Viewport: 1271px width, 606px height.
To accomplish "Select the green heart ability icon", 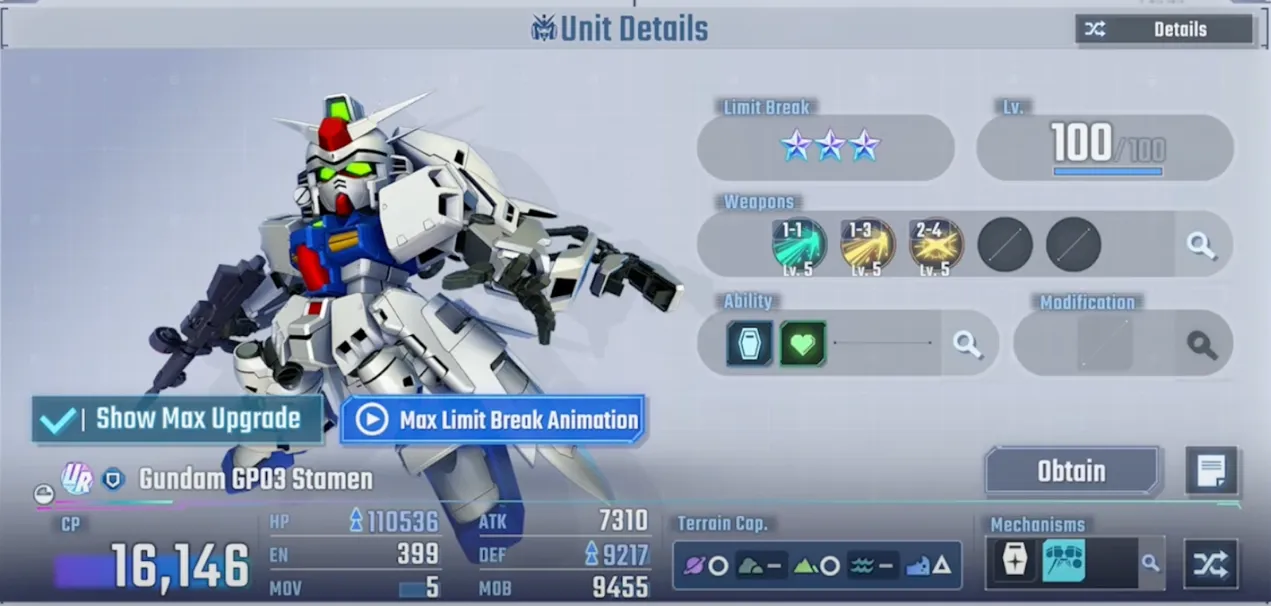I will (802, 344).
